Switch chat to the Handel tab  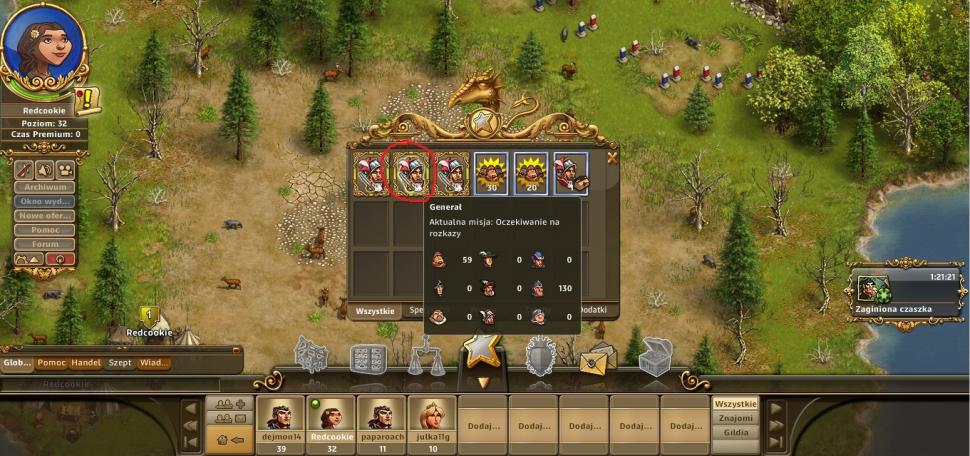pyautogui.click(x=85, y=363)
